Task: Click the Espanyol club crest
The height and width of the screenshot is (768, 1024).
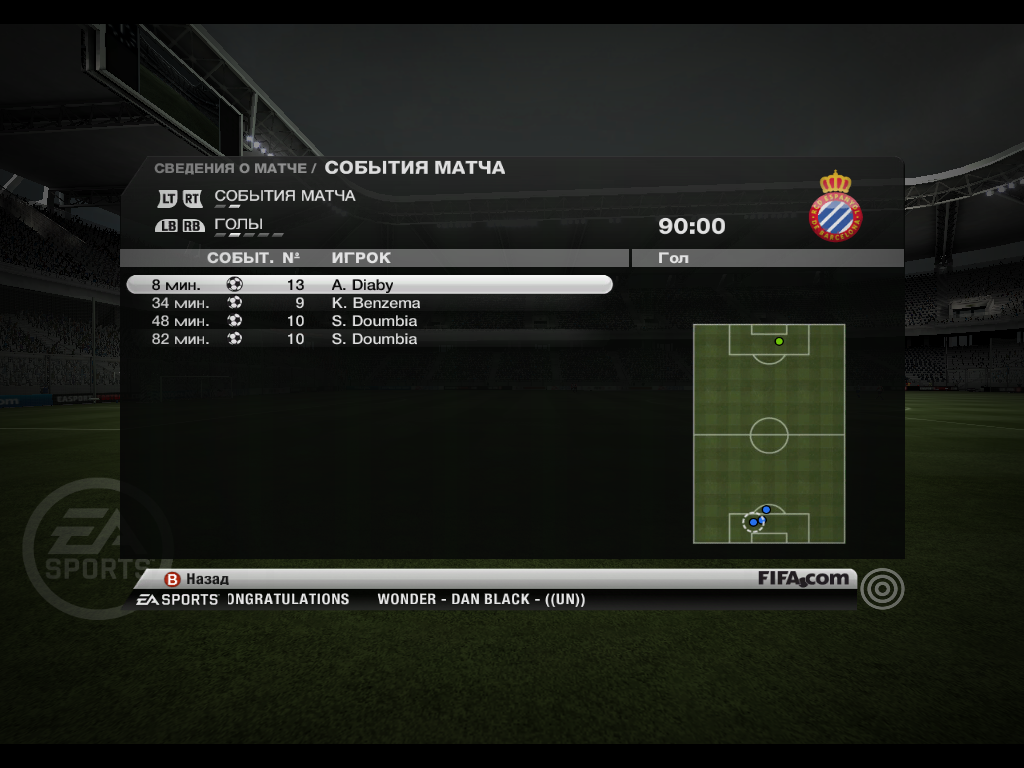Action: (x=835, y=205)
